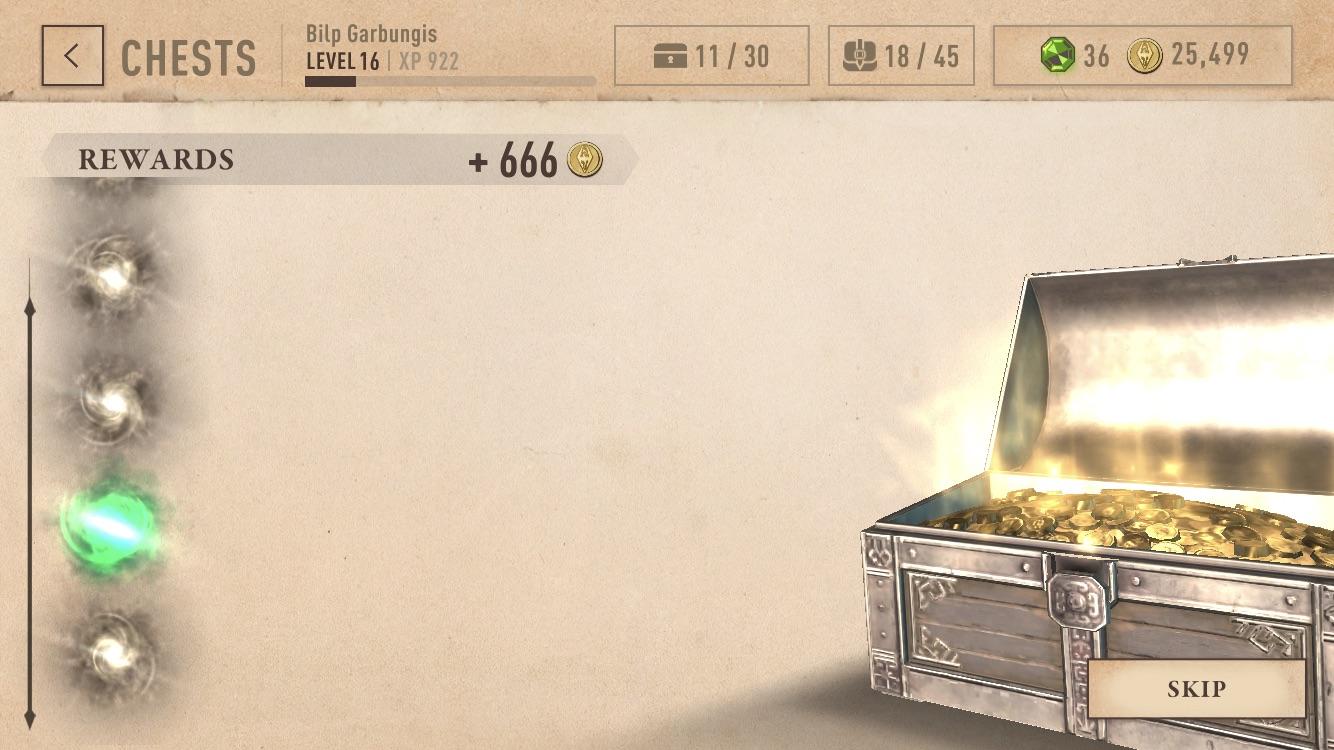1334x750 pixels.
Task: Click the REWARDS banner label
Action: click(157, 158)
